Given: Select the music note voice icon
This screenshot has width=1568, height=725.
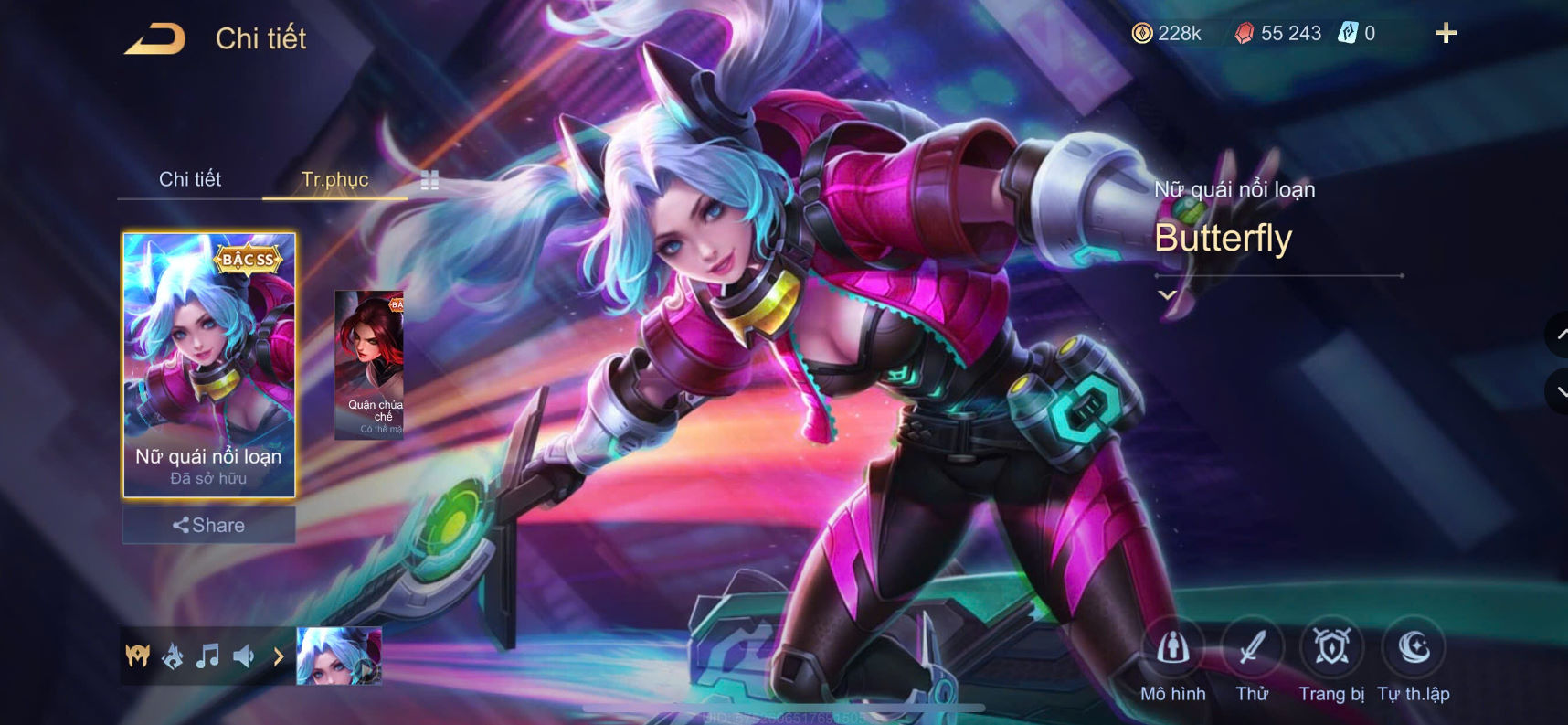Looking at the screenshot, I should pyautogui.click(x=208, y=655).
